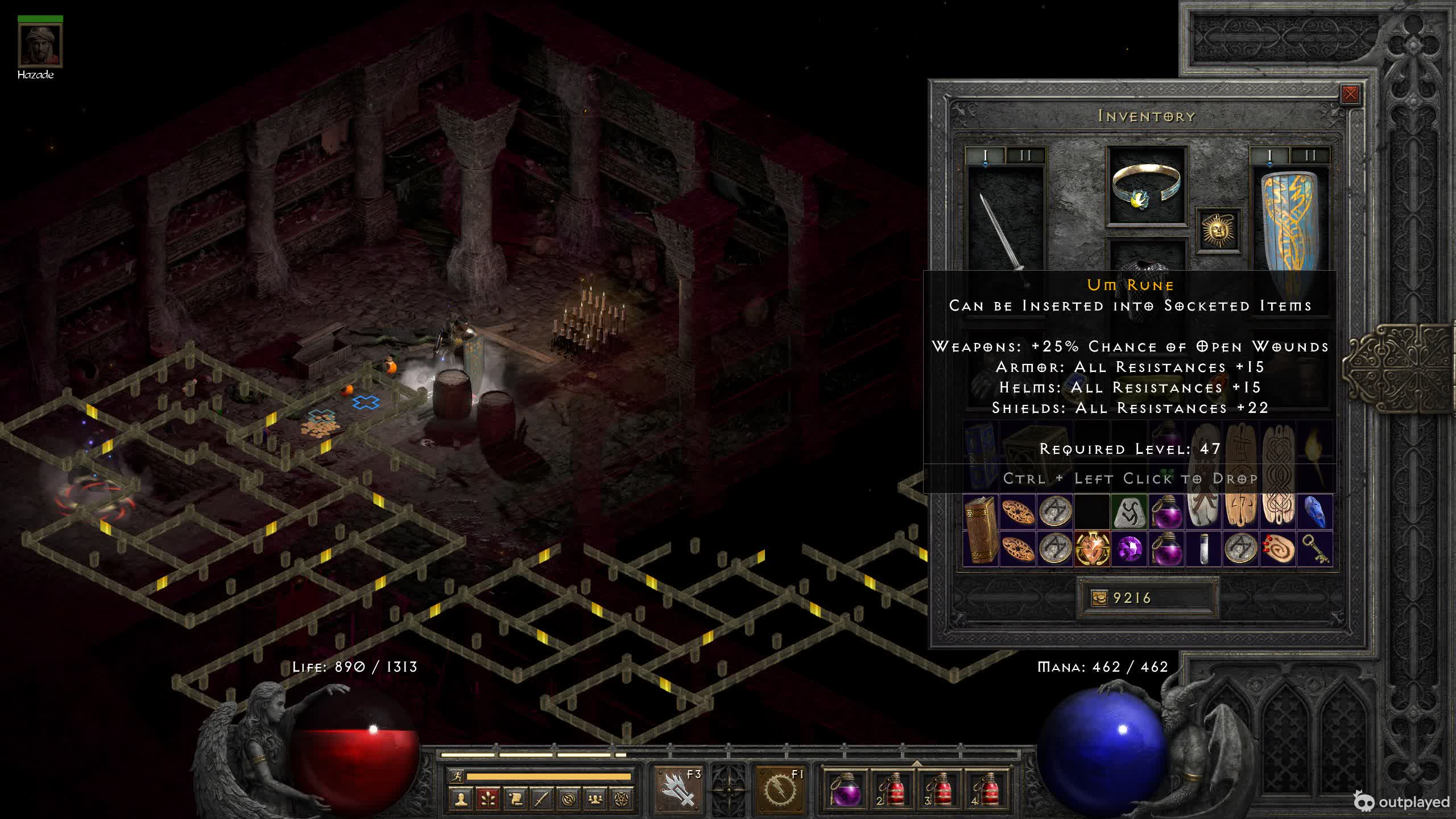Open the character screen from the mini panel

[x=461, y=800]
